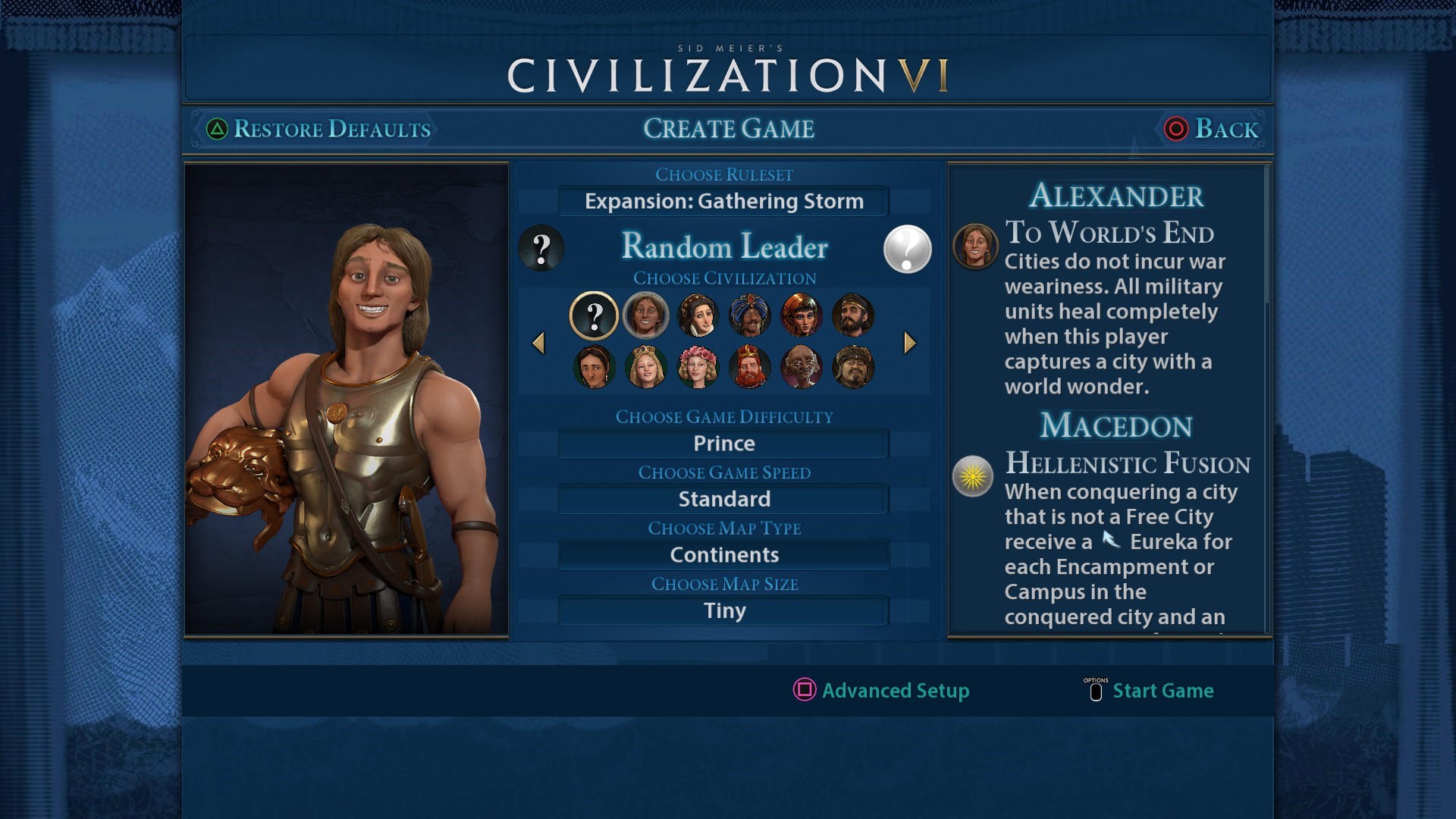
Task: Select Gandhi's leader portrait
Action: tap(802, 367)
